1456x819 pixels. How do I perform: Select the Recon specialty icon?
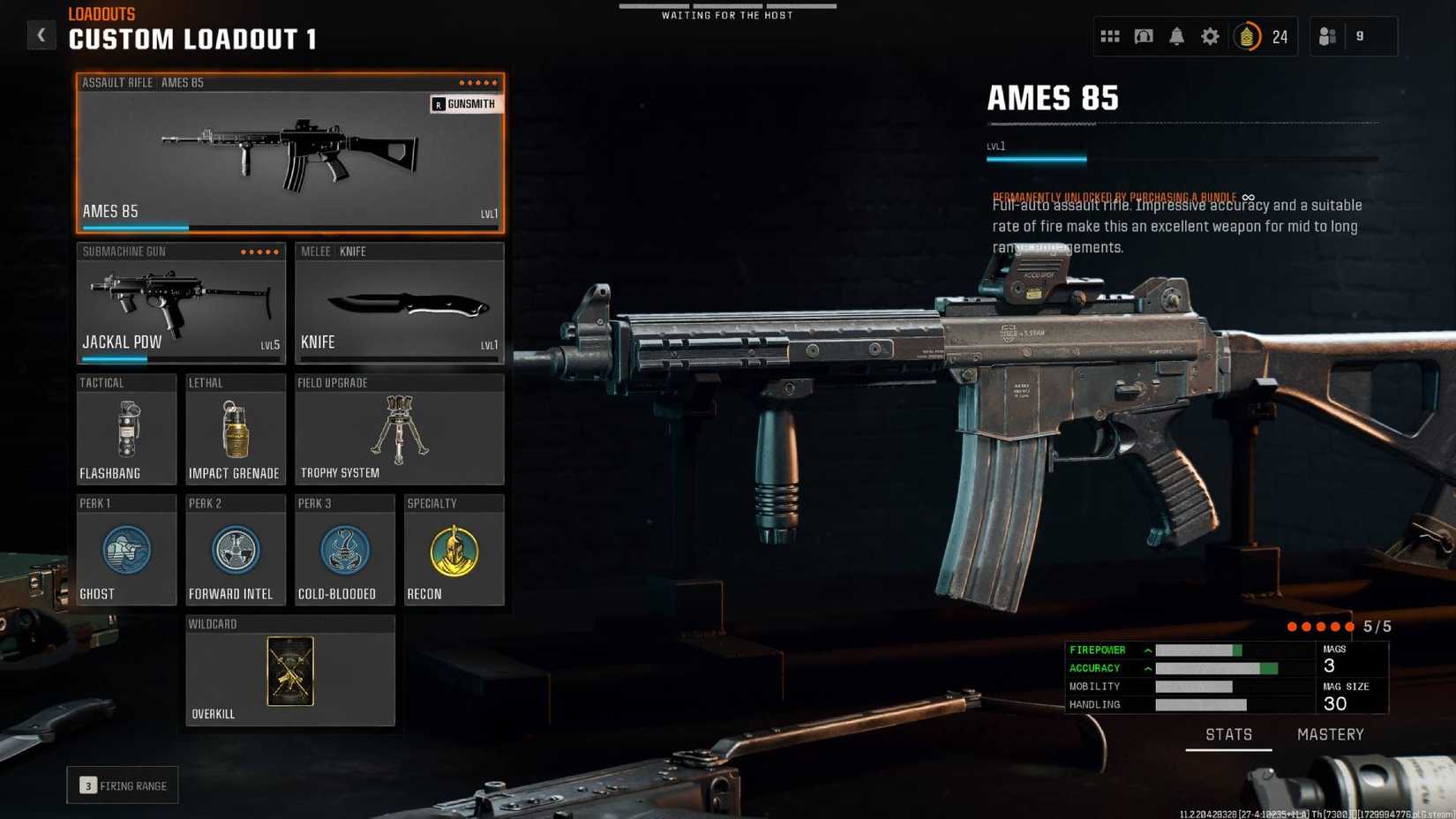click(454, 549)
